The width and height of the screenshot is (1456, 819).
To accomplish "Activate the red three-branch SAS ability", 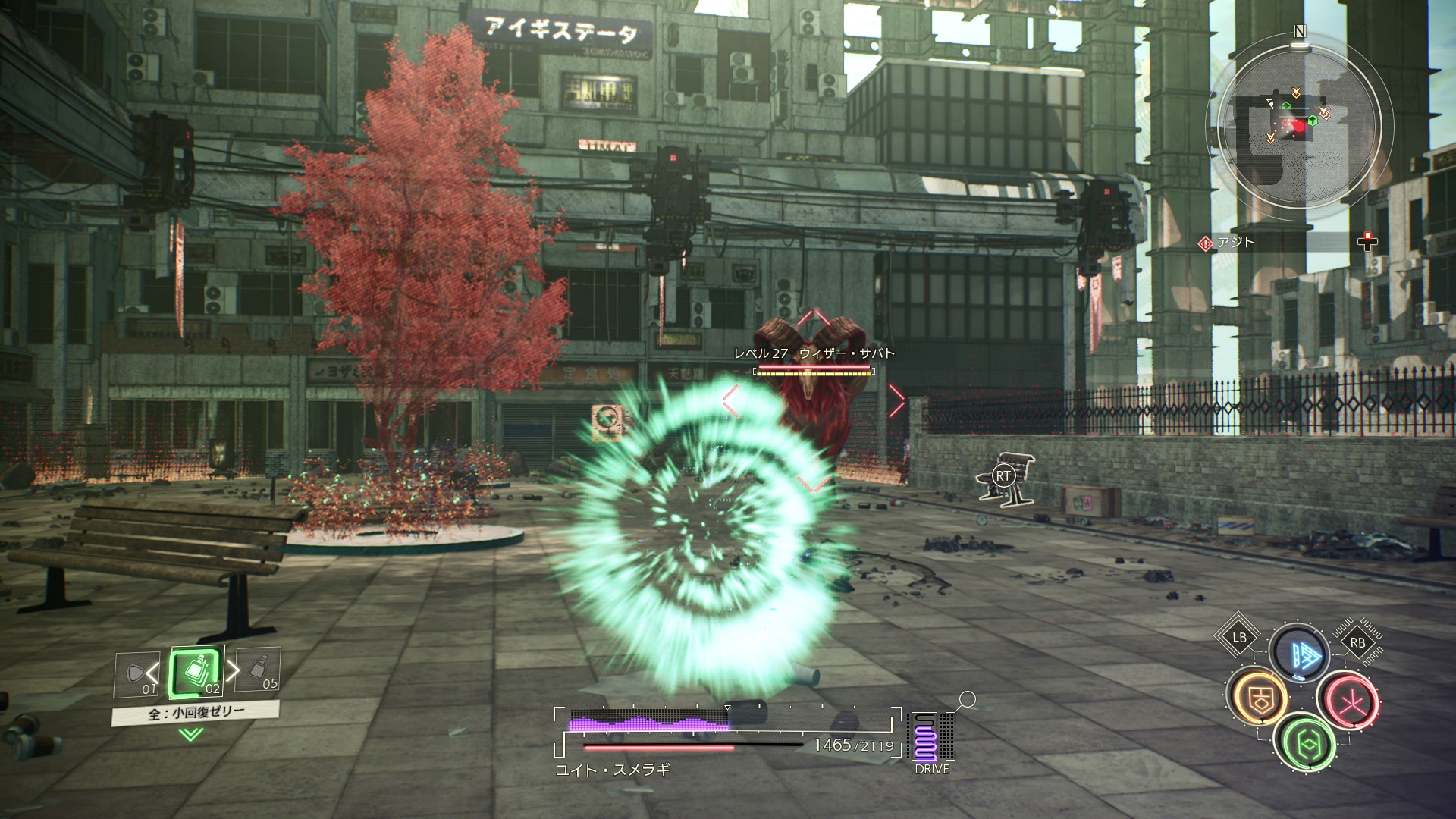I will coord(1348,700).
